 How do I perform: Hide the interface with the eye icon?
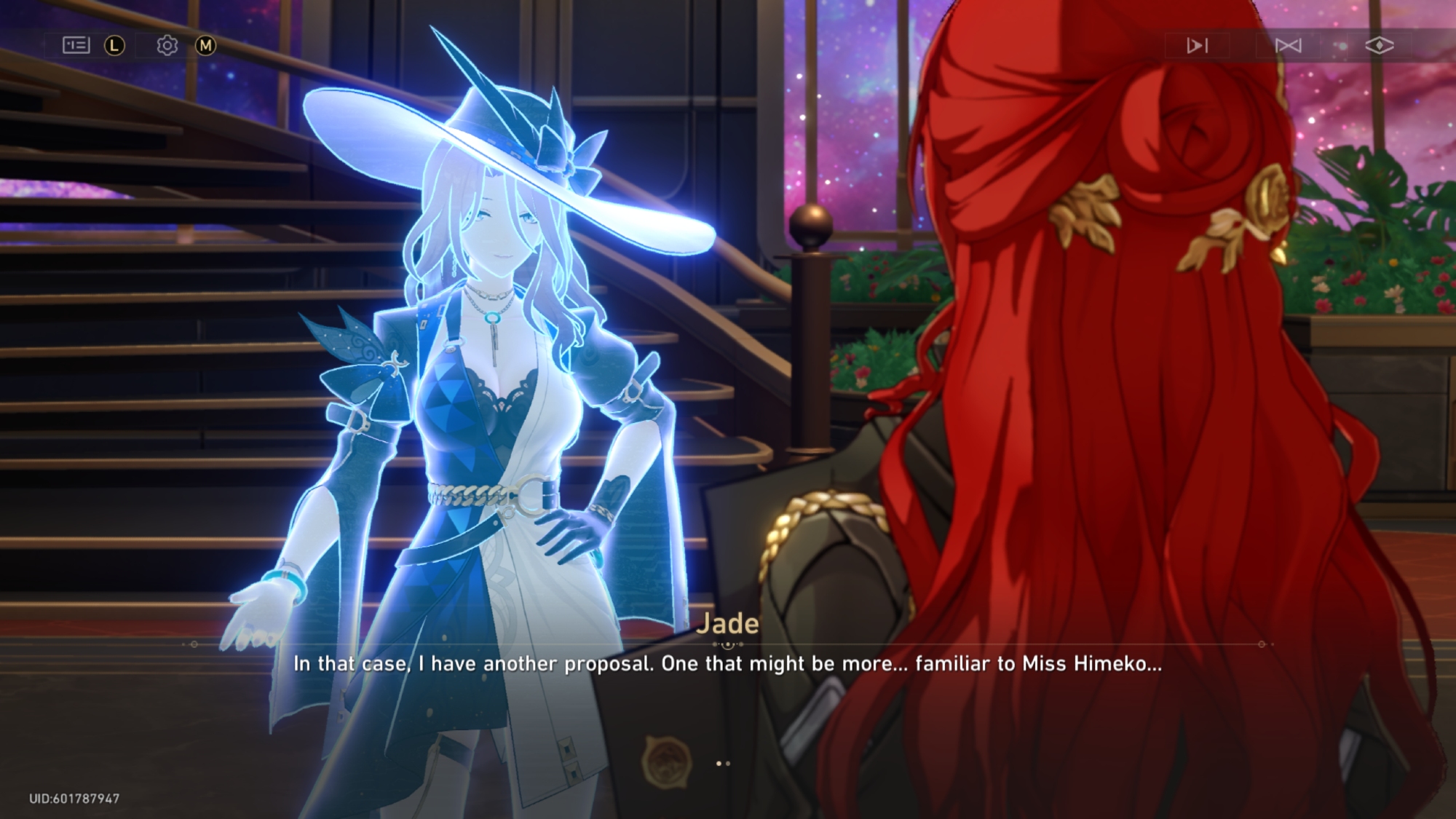click(1379, 46)
